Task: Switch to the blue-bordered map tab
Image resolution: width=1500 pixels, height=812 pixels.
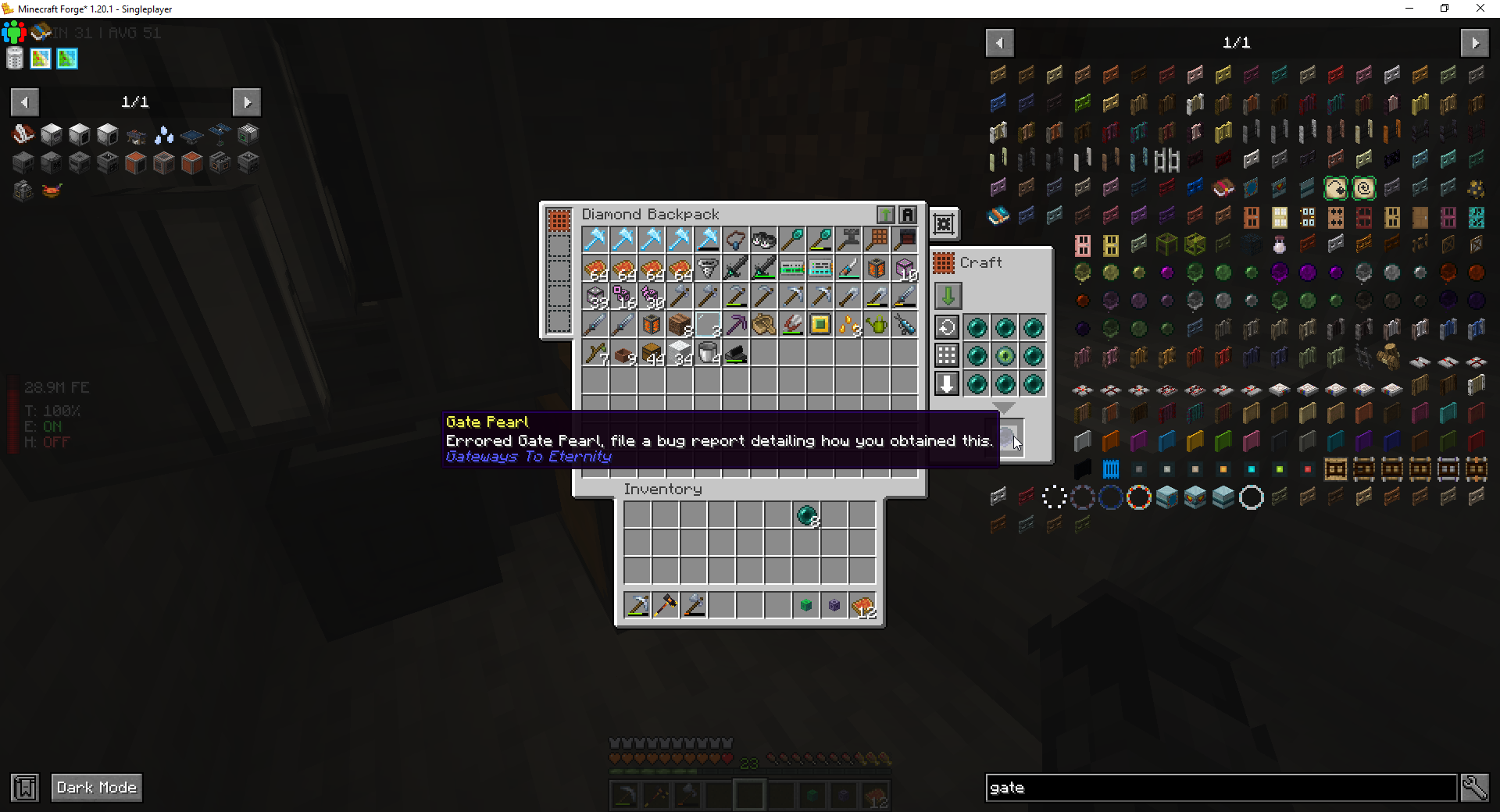Action: tap(67, 59)
